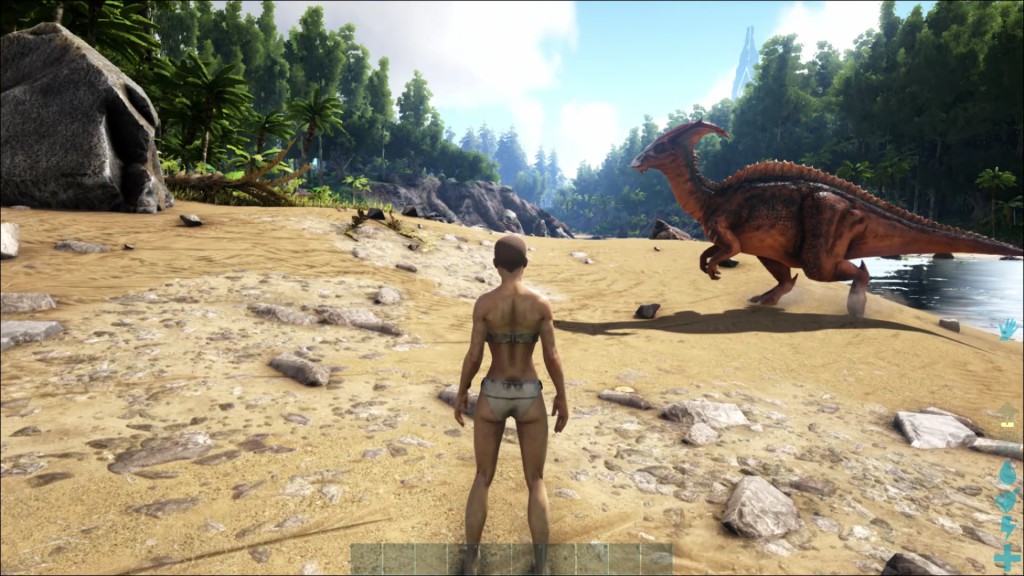Click the lightning bolt stamina icon
Image resolution: width=1024 pixels, height=576 pixels.
(x=1007, y=527)
